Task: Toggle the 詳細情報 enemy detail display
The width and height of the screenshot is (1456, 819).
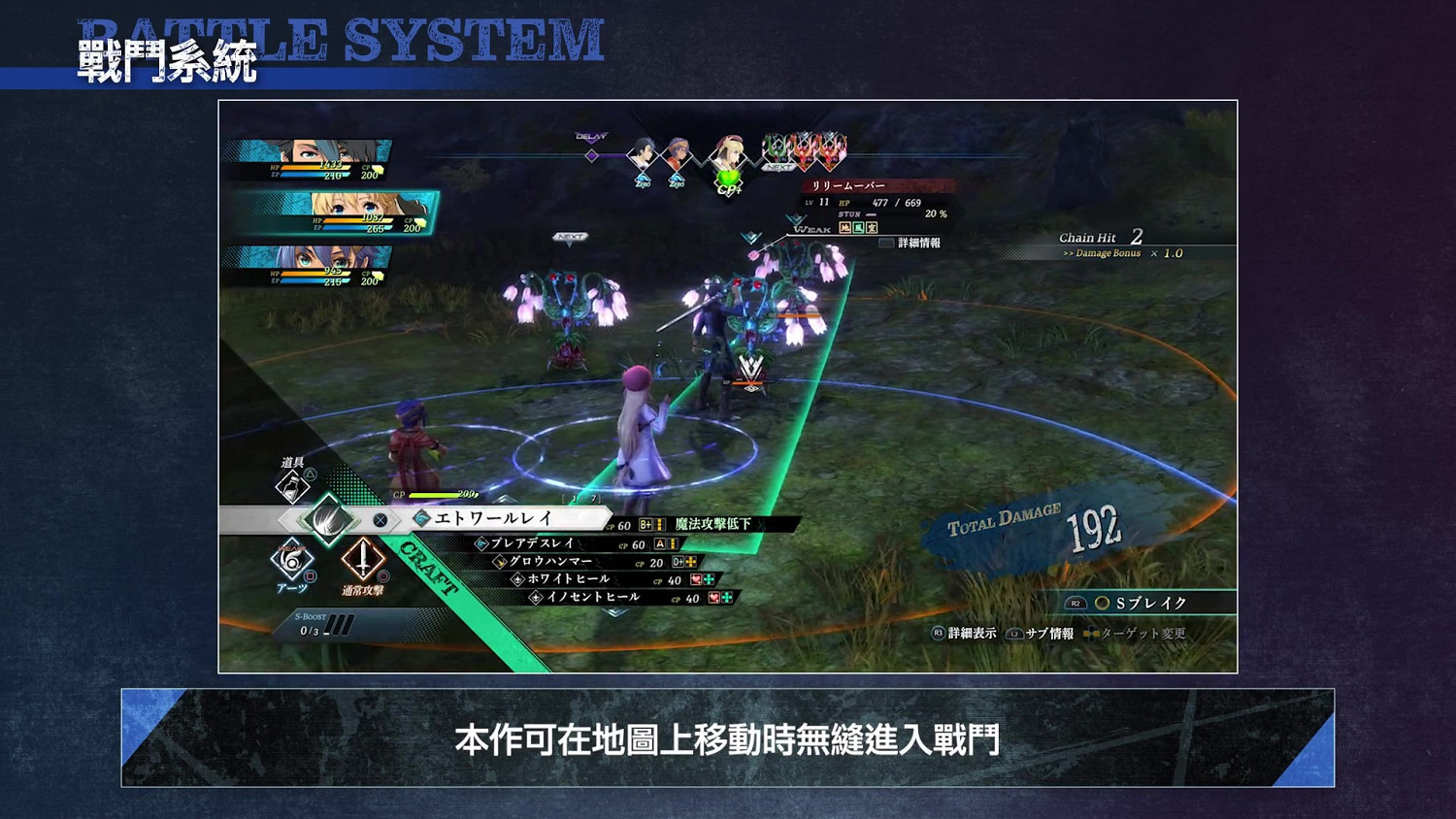Action: (x=919, y=243)
